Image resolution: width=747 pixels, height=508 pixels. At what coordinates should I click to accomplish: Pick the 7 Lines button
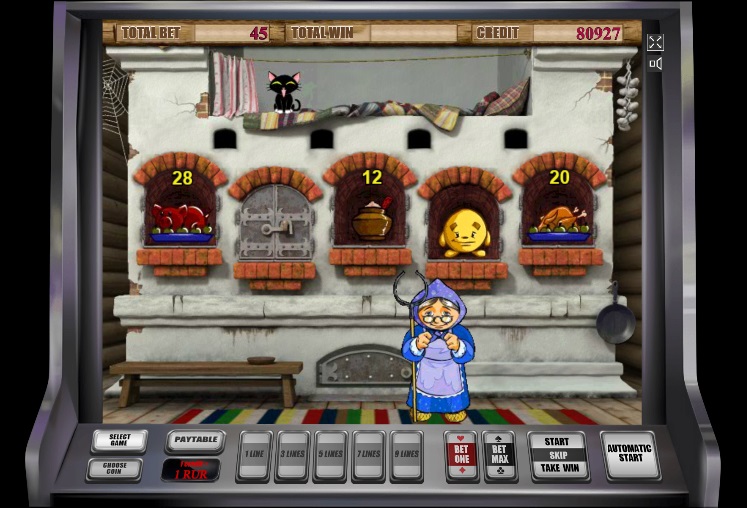point(368,456)
